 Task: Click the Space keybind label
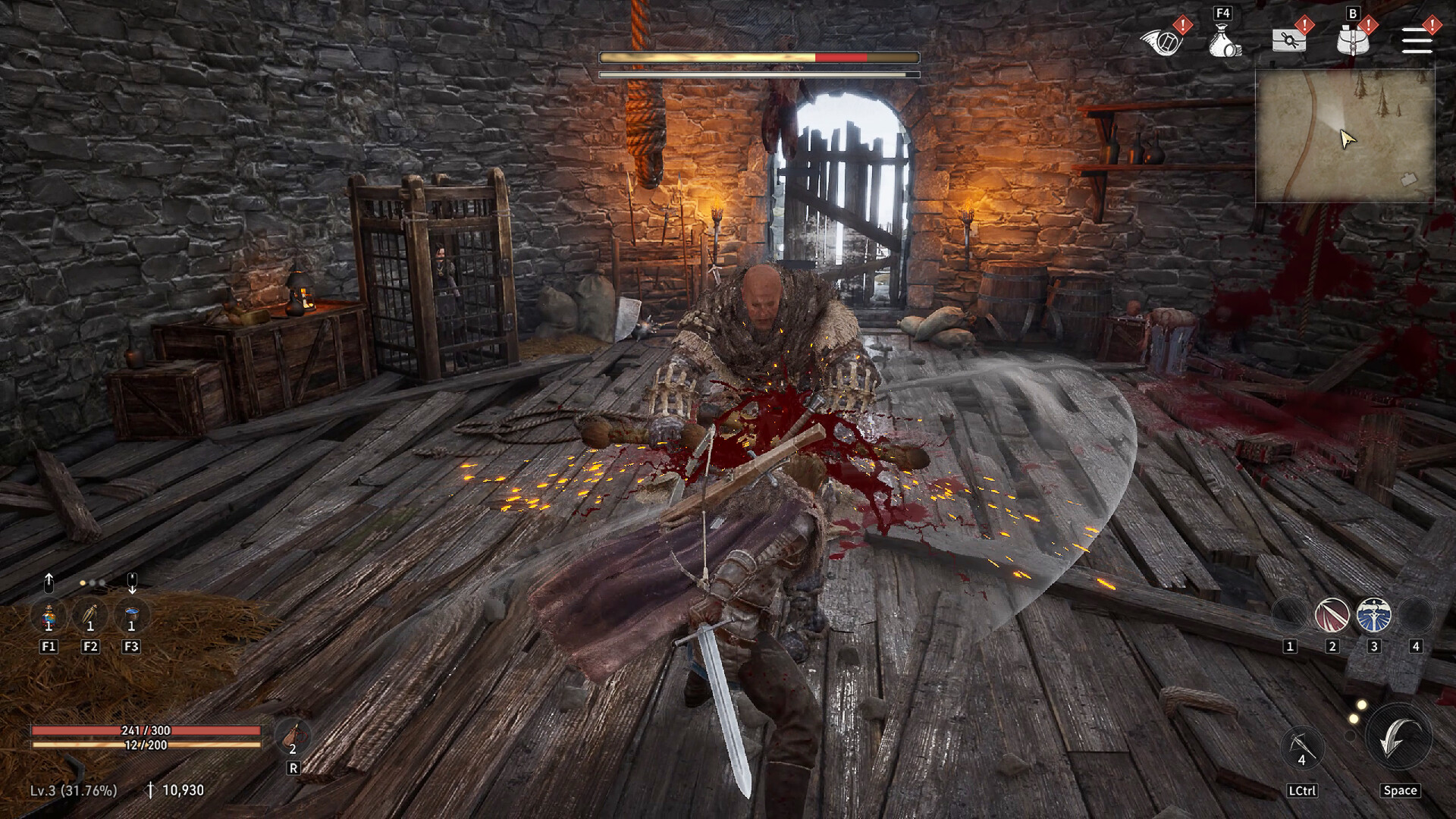[1400, 790]
